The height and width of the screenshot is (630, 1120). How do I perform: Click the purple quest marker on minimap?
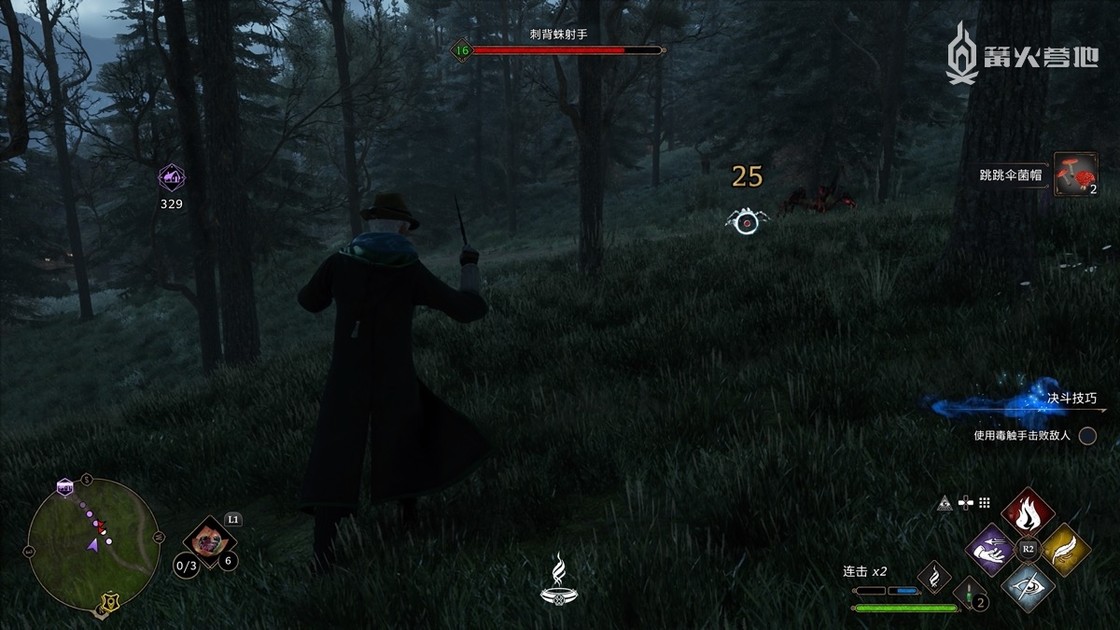pos(65,486)
